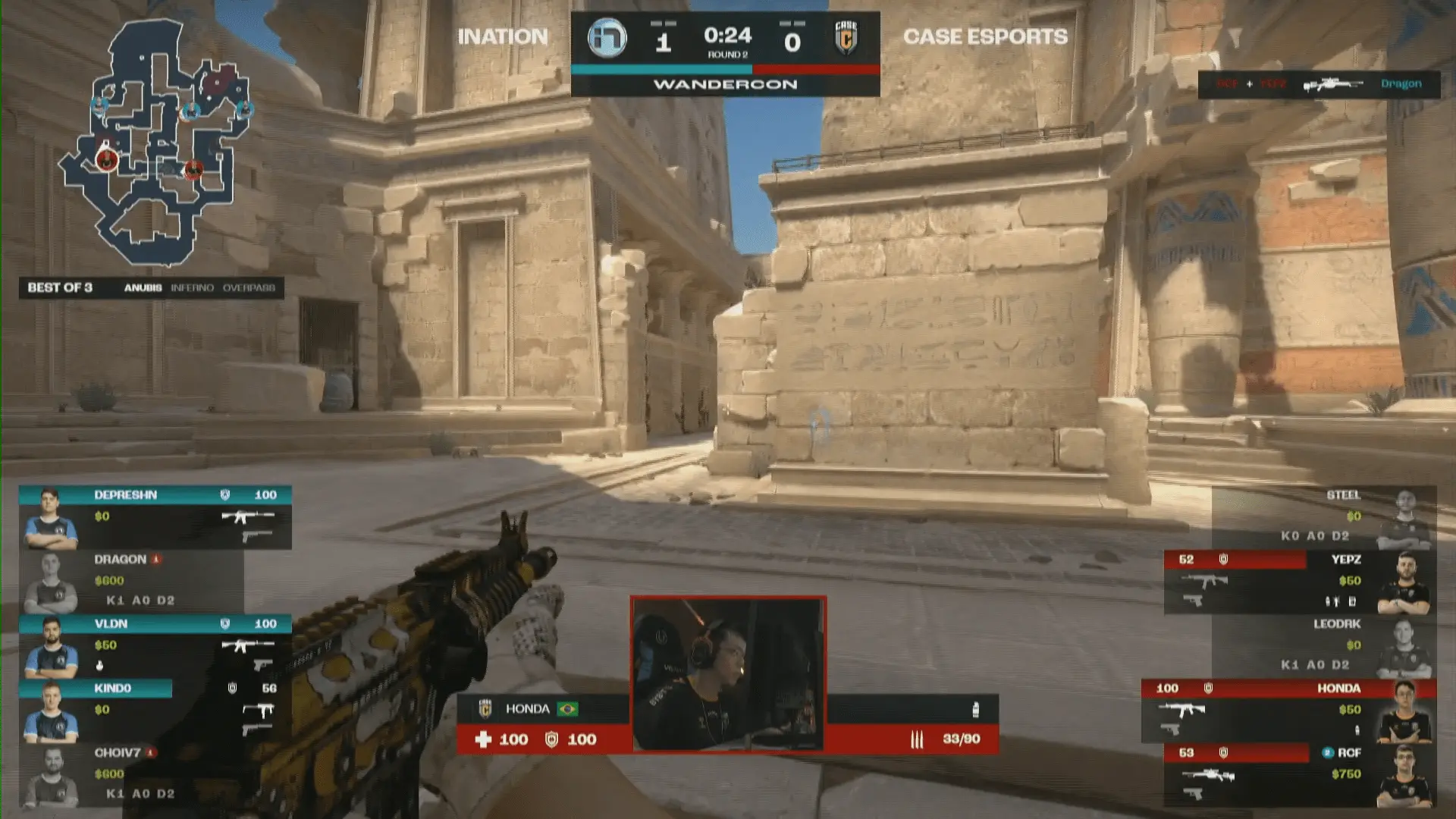Select the OVERPASS map label

[249, 288]
